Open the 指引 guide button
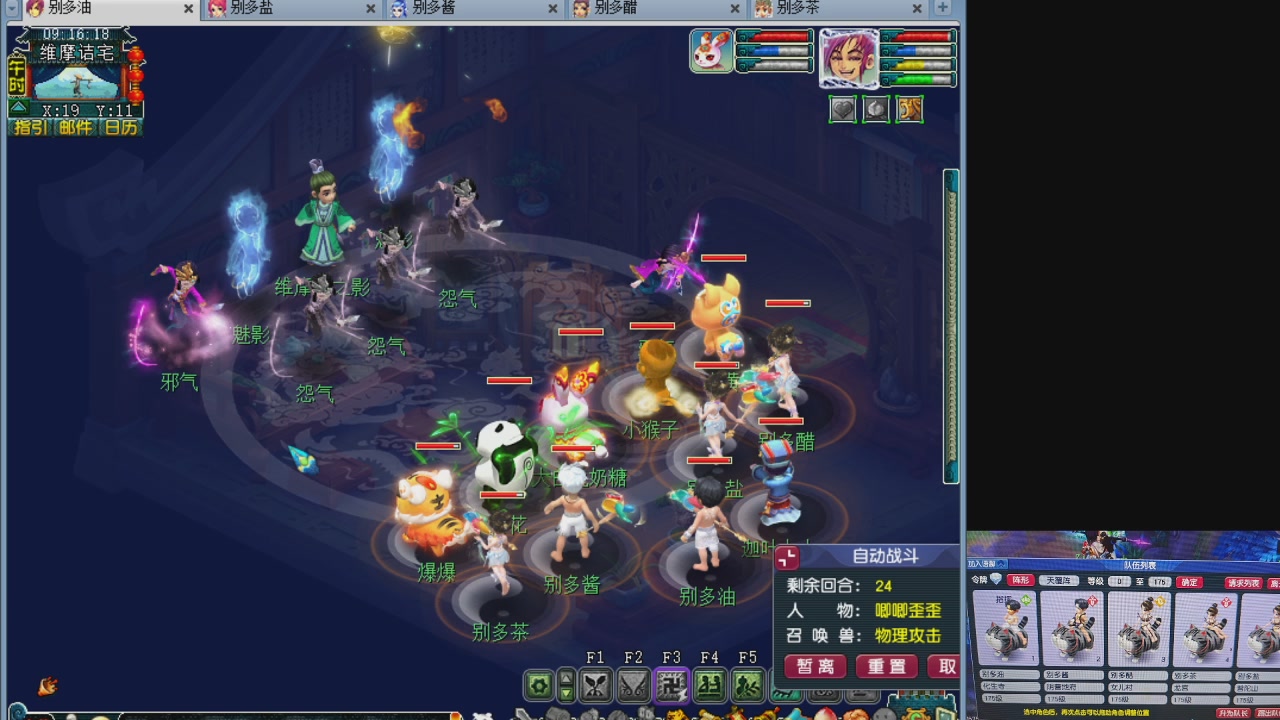Screen dimensions: 1280x720 click(x=30, y=128)
